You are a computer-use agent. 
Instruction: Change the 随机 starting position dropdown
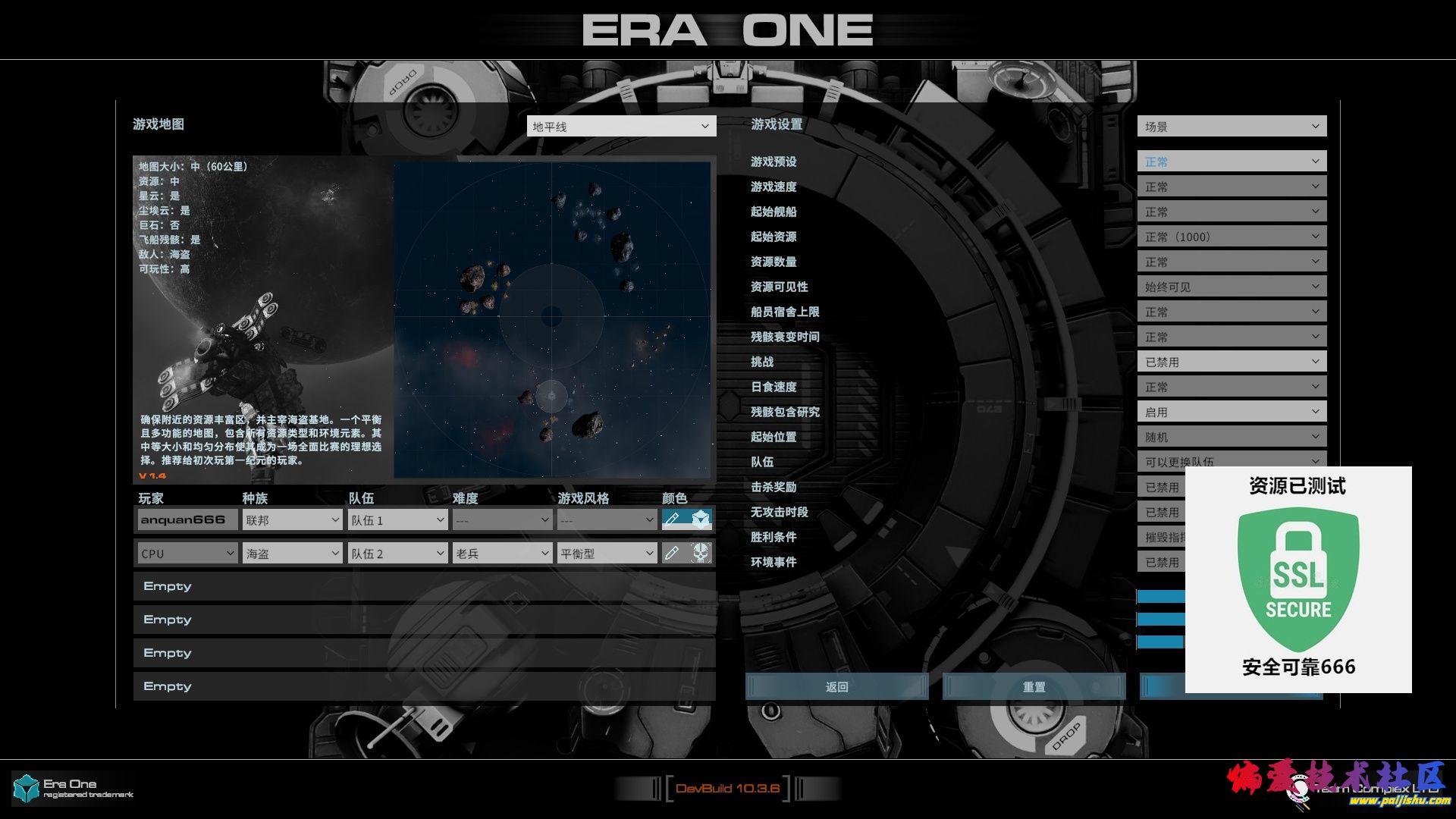point(1232,437)
